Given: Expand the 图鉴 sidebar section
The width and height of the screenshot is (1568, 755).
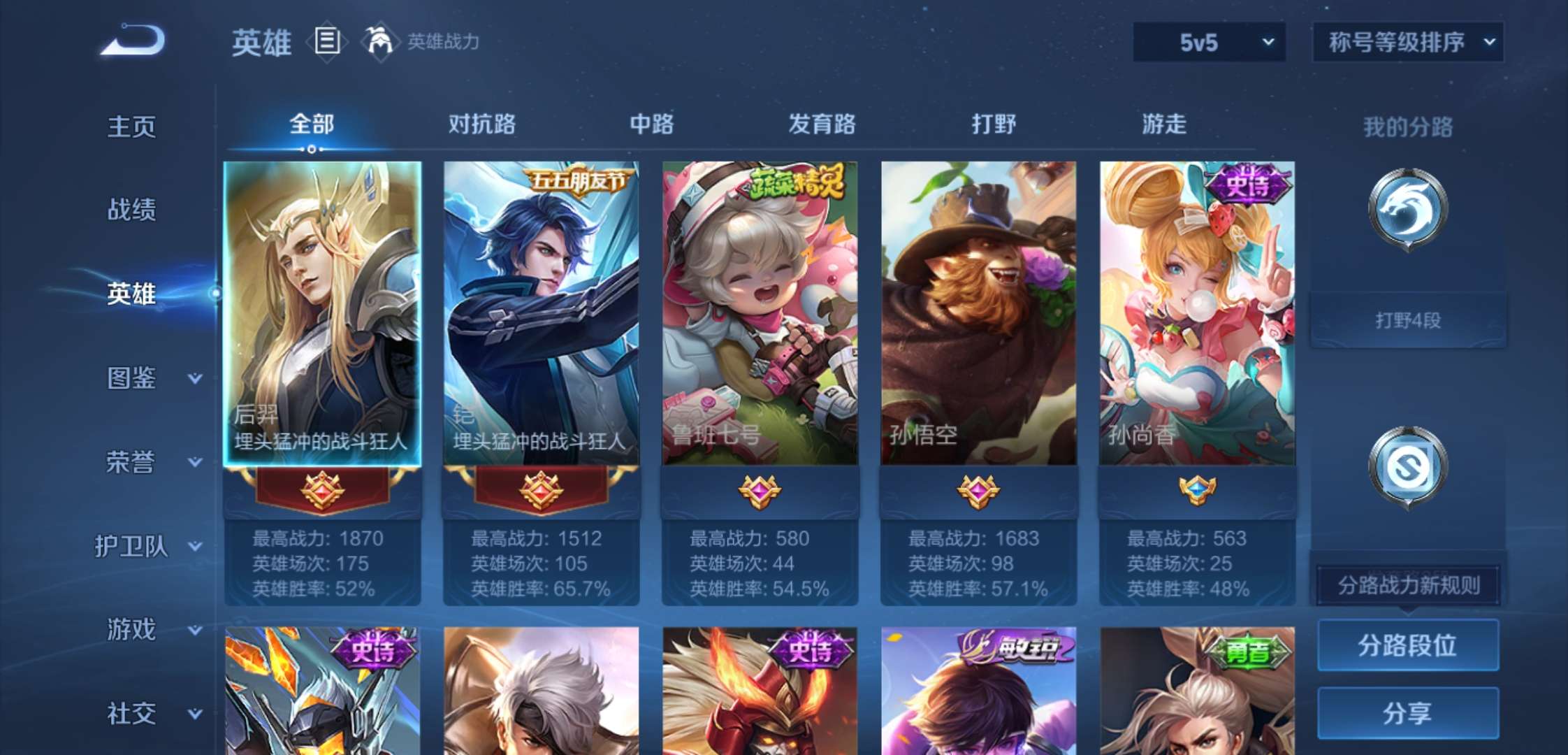Looking at the screenshot, I should coord(138,377).
